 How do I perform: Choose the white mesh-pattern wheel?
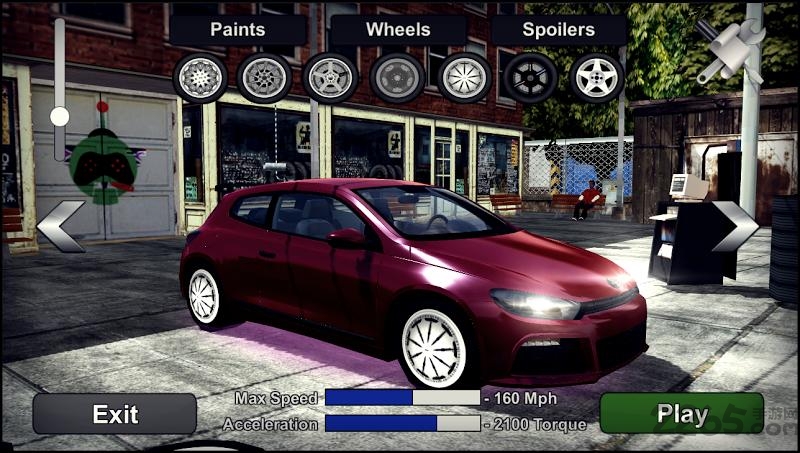click(200, 77)
